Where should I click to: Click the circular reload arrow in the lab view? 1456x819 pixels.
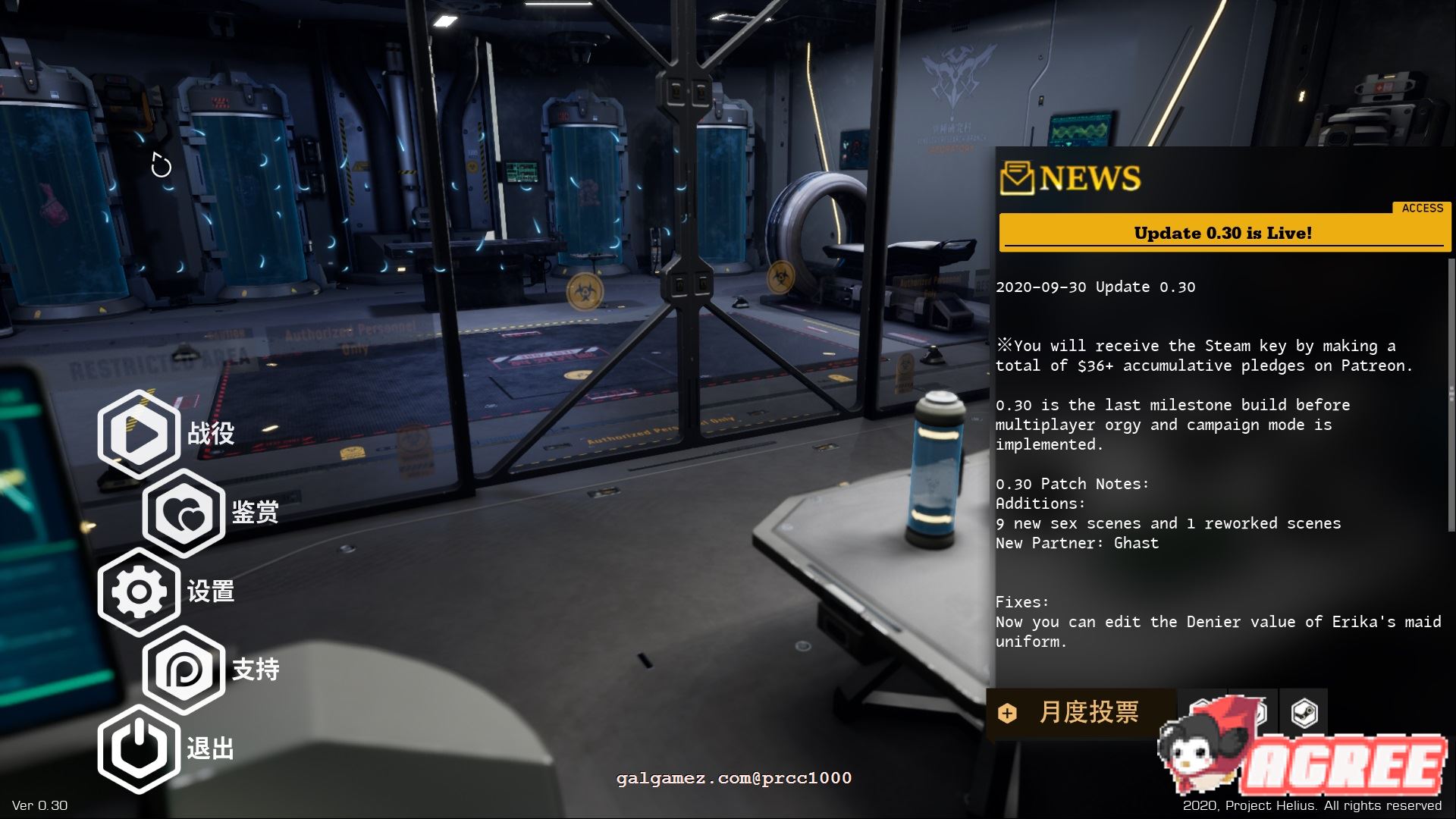160,165
